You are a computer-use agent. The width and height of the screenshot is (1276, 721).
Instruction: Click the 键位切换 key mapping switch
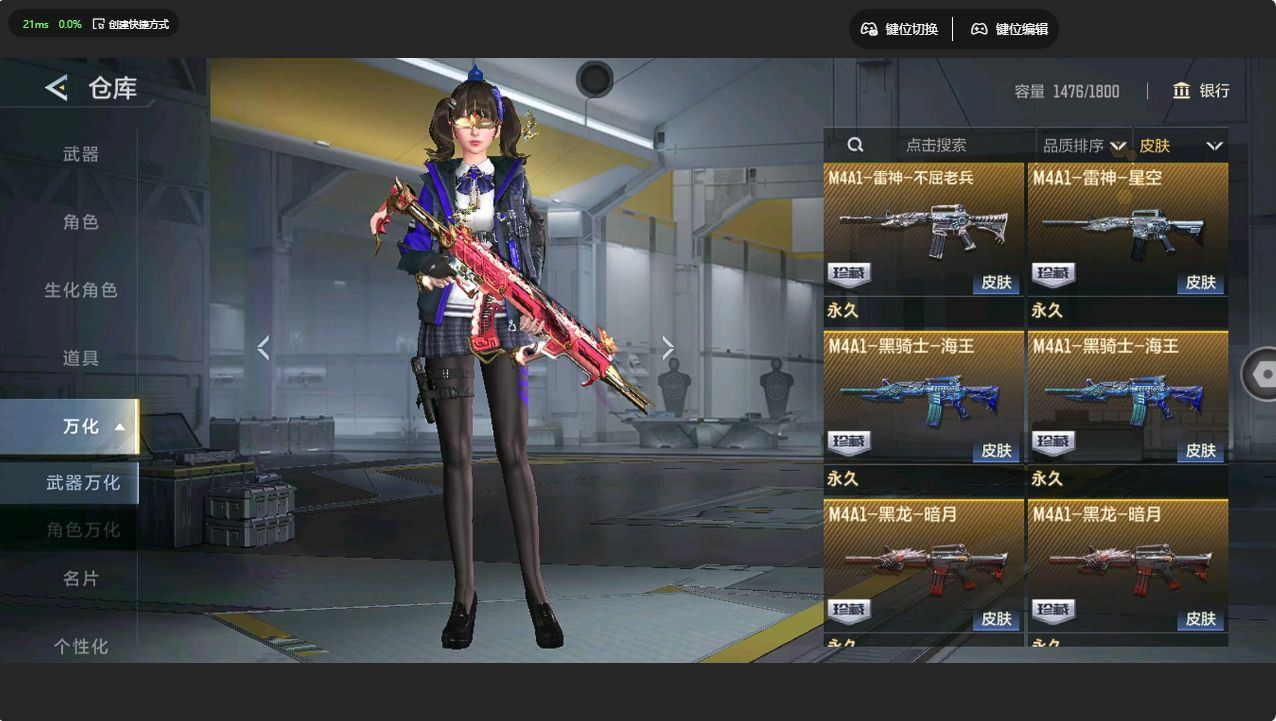[899, 29]
